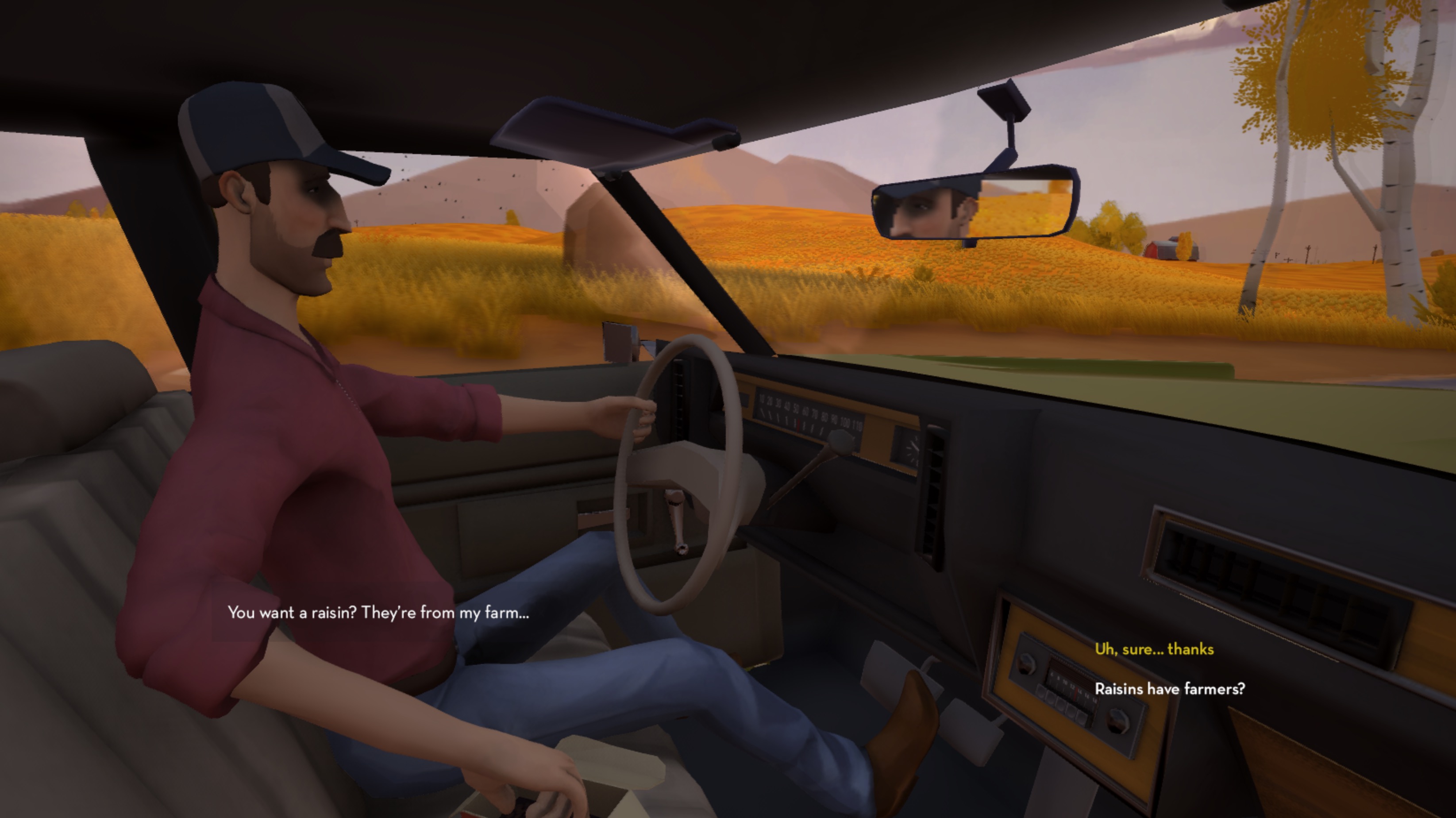This screenshot has height=818, width=1456.
Task: Choose the "Uh, sure... thanks" reply
Action: click(x=1154, y=649)
